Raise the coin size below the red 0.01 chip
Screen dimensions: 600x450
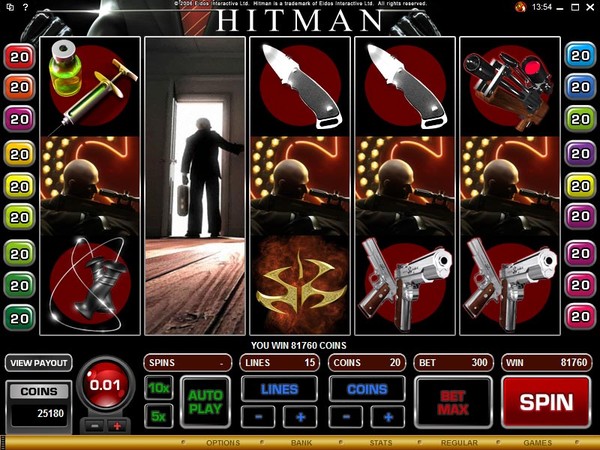pos(116,427)
